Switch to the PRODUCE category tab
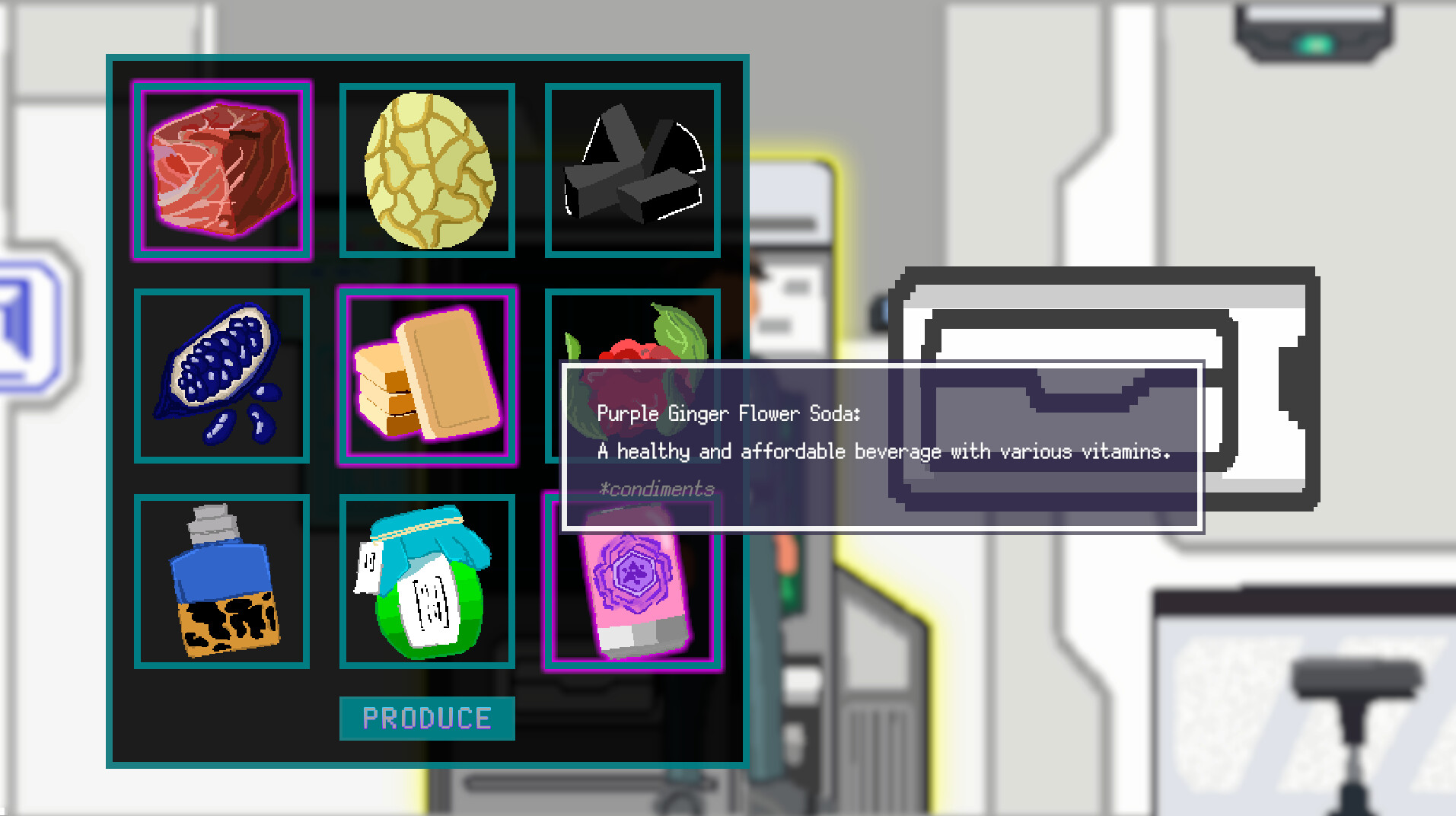Viewport: 1456px width, 816px height. tap(427, 716)
